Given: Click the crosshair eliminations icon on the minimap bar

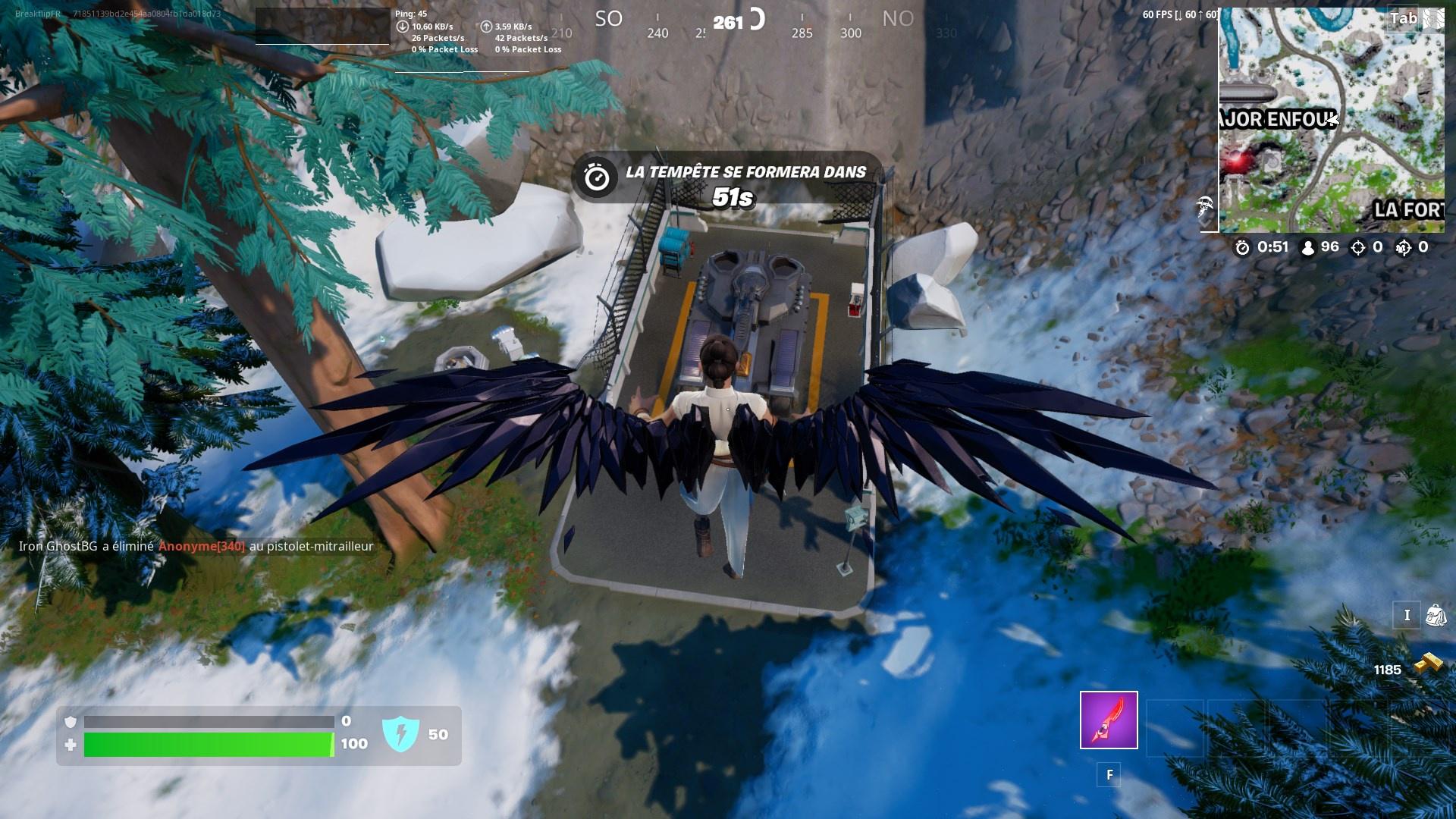Looking at the screenshot, I should click(1360, 246).
